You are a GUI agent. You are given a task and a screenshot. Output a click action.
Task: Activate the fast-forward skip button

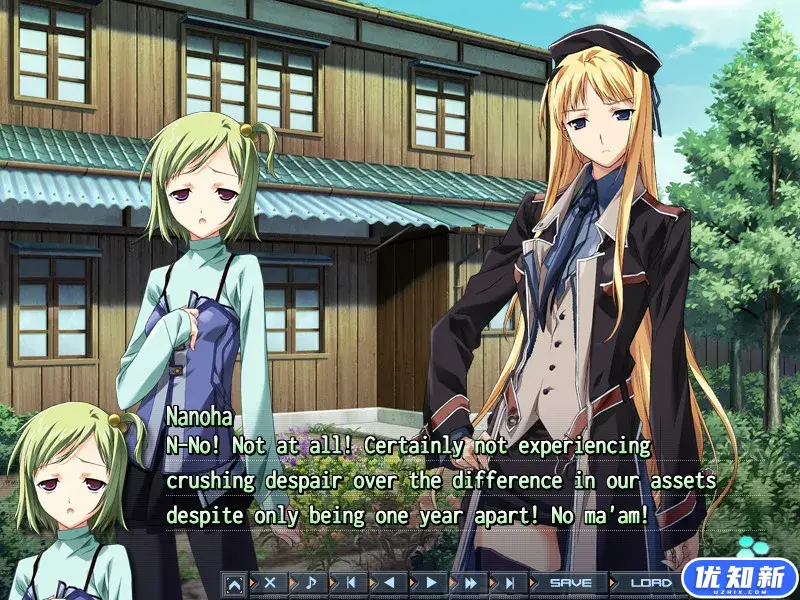coord(470,582)
